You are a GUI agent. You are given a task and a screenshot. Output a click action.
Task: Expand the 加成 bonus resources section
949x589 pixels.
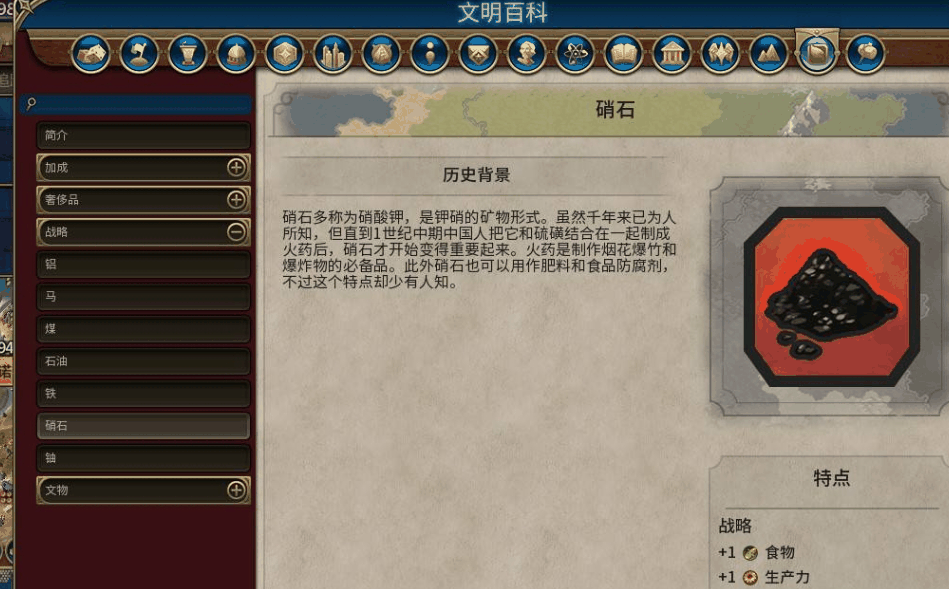(236, 168)
